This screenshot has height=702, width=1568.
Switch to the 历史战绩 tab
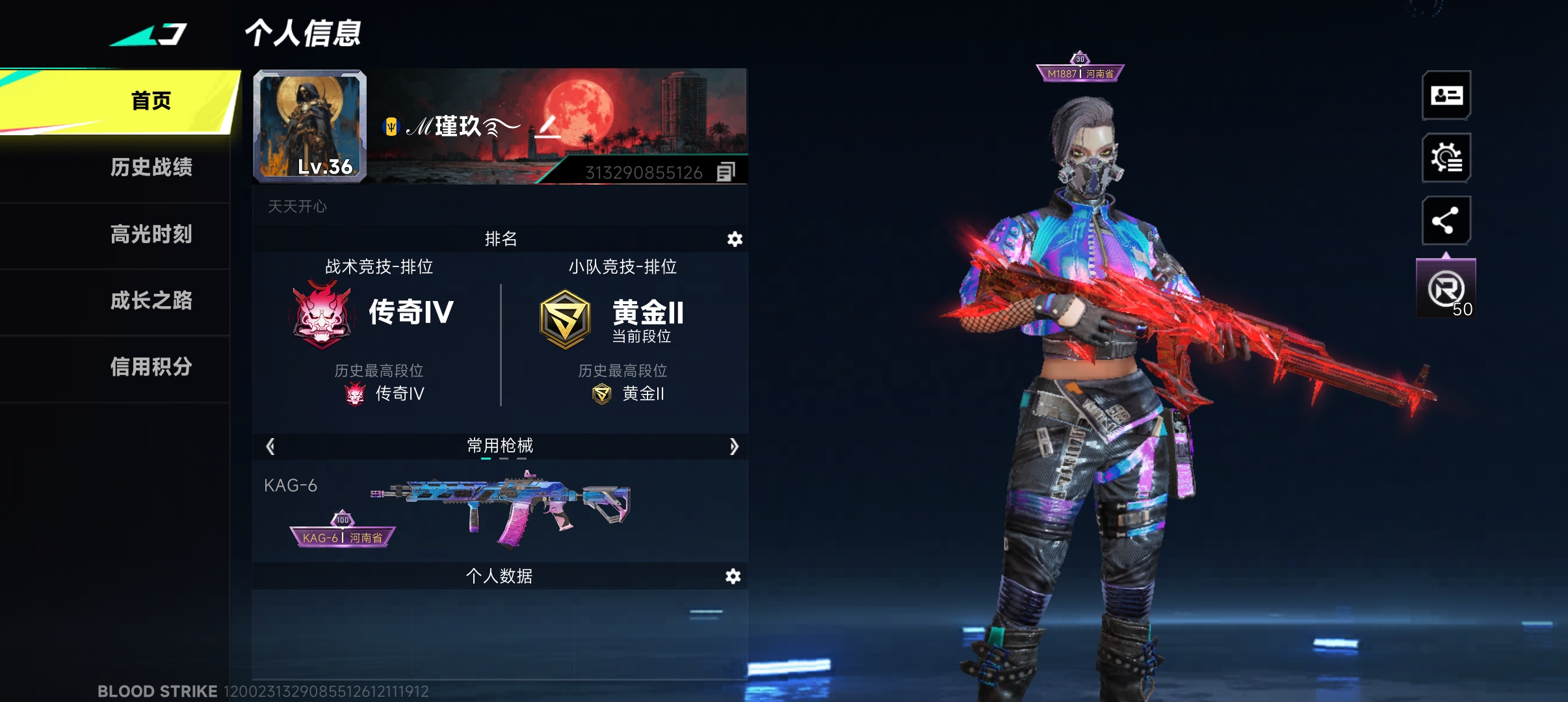coord(152,167)
